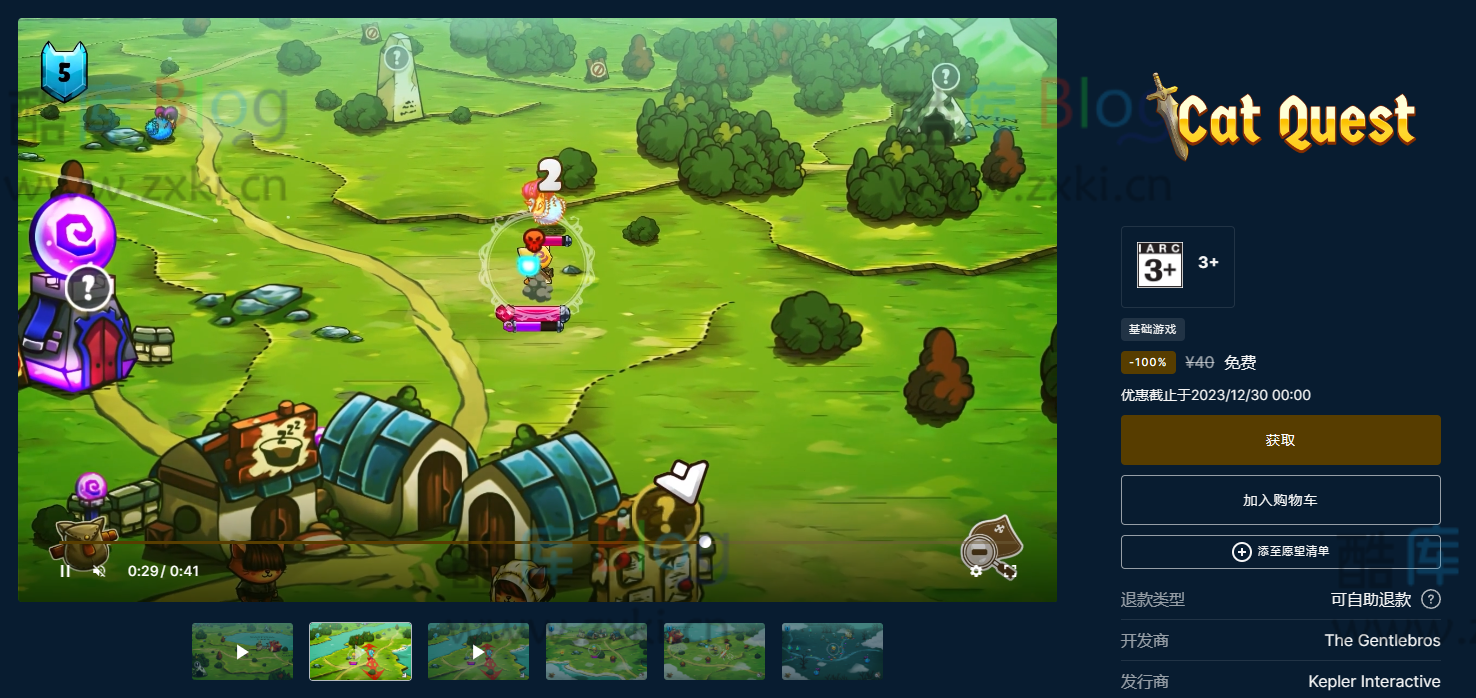The height and width of the screenshot is (698, 1476).
Task: Click the 获取 (Get) button
Action: pyautogui.click(x=1280, y=440)
